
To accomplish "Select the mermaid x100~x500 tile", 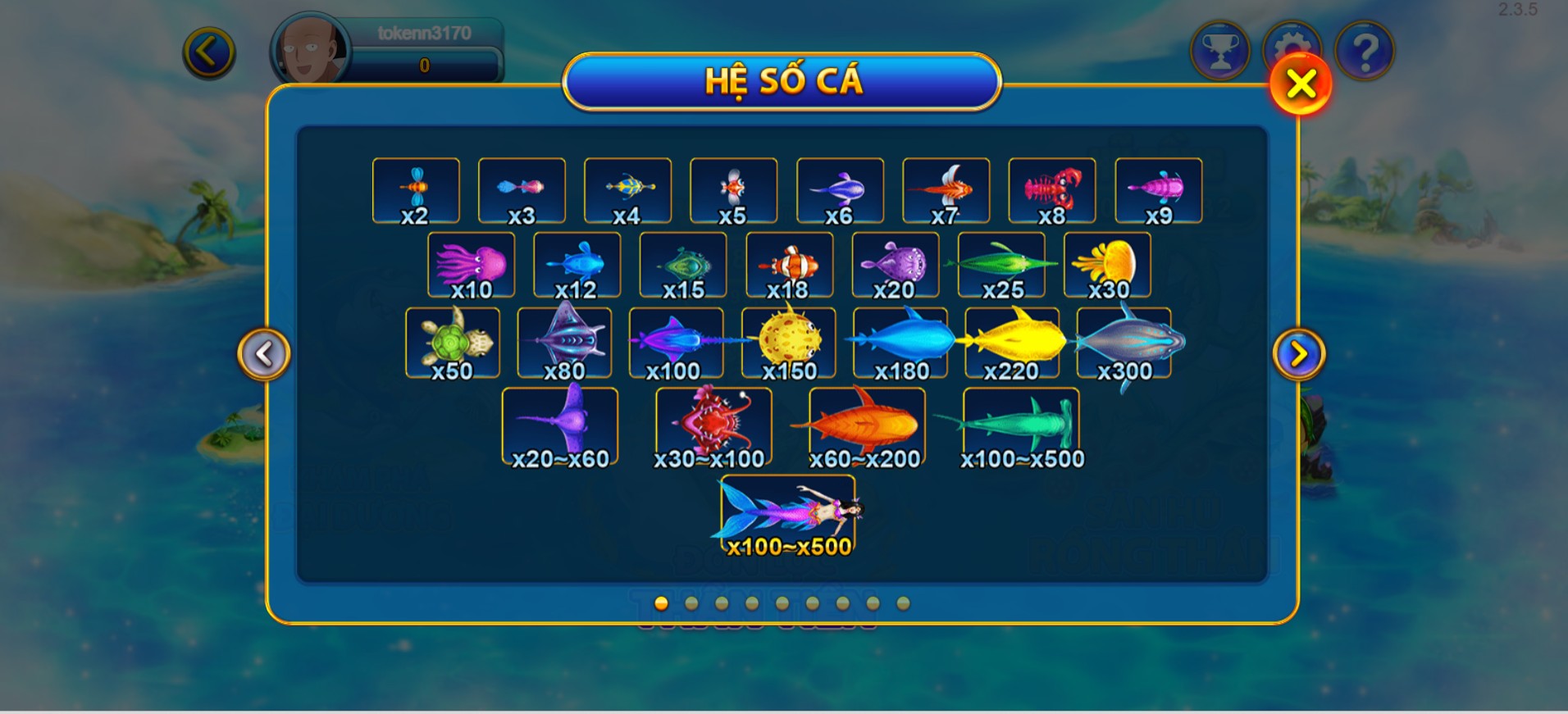I will click(x=788, y=516).
